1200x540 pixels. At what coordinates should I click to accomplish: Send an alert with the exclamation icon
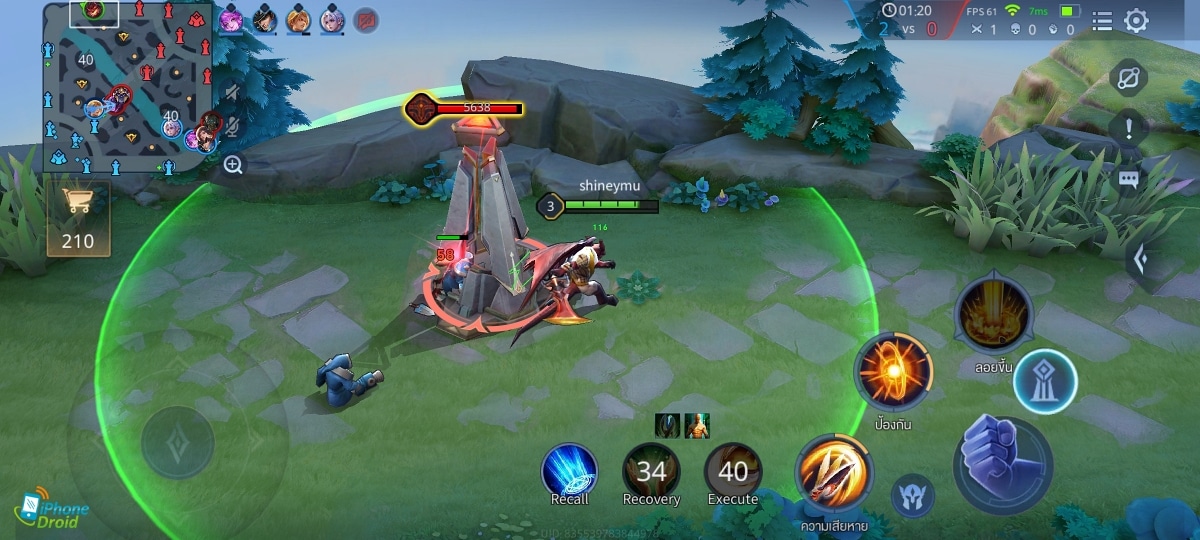click(1129, 128)
